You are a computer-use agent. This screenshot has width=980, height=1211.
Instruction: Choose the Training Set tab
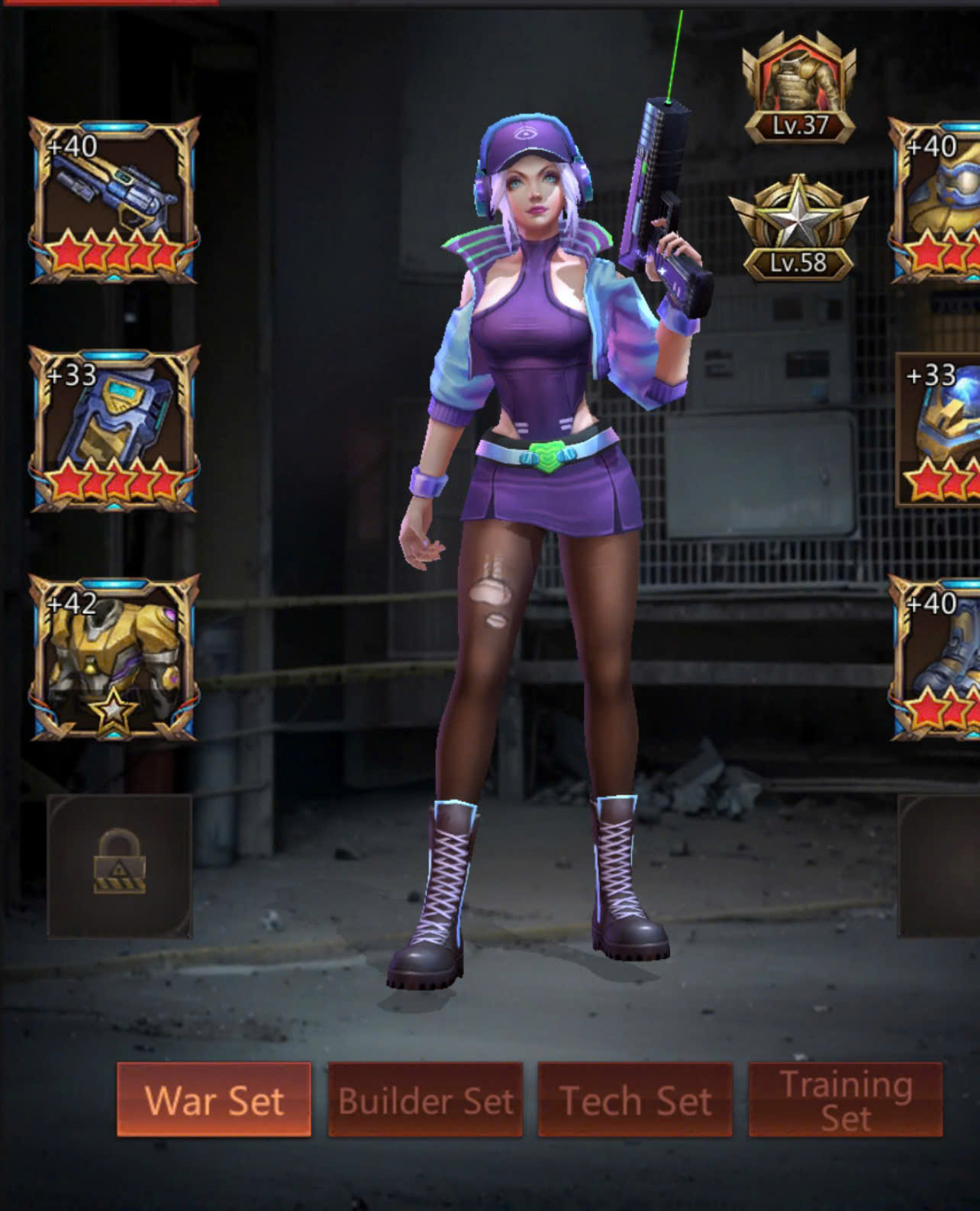coord(846,1100)
